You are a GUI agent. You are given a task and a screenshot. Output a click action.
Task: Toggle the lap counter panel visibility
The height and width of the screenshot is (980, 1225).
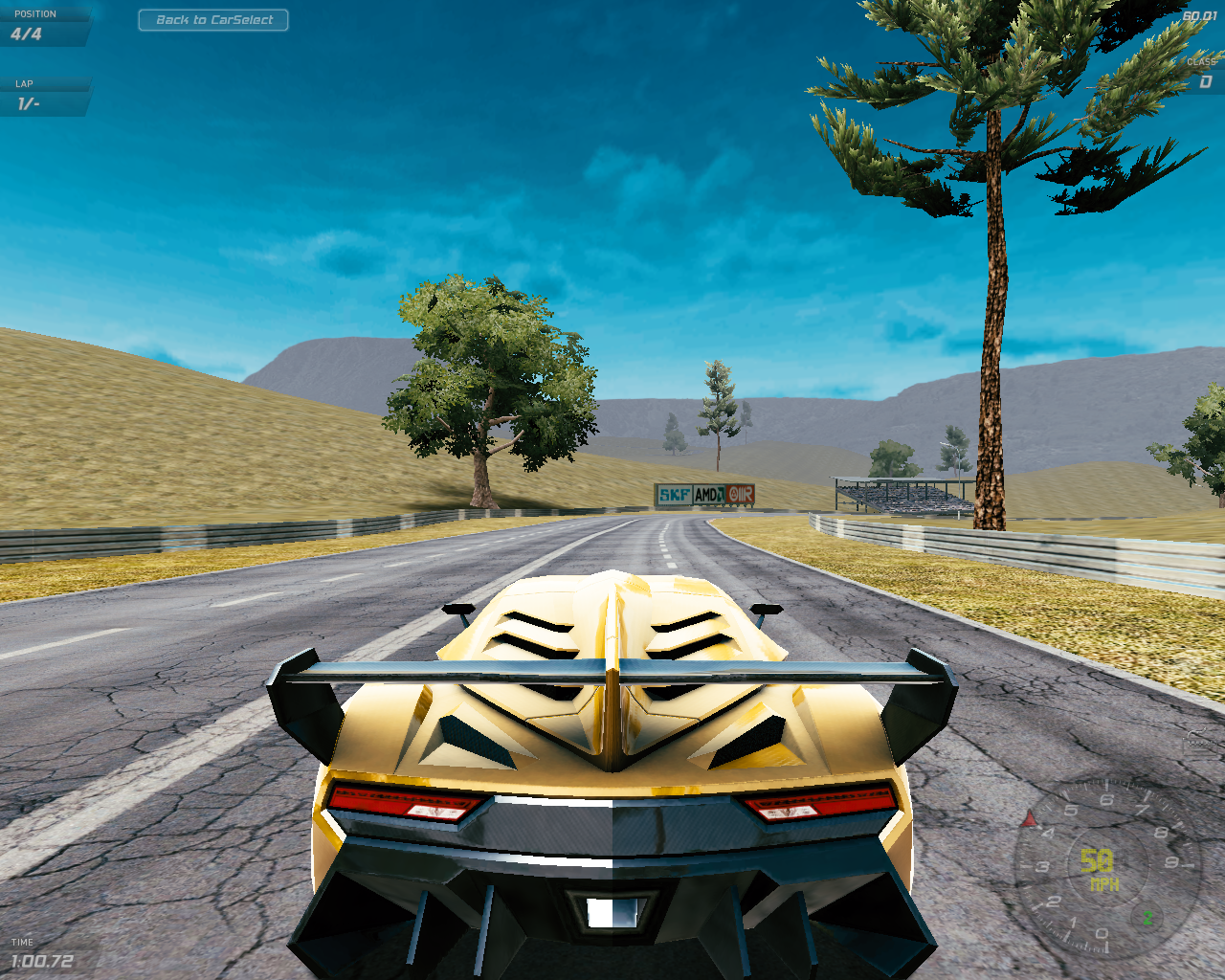(x=38, y=96)
